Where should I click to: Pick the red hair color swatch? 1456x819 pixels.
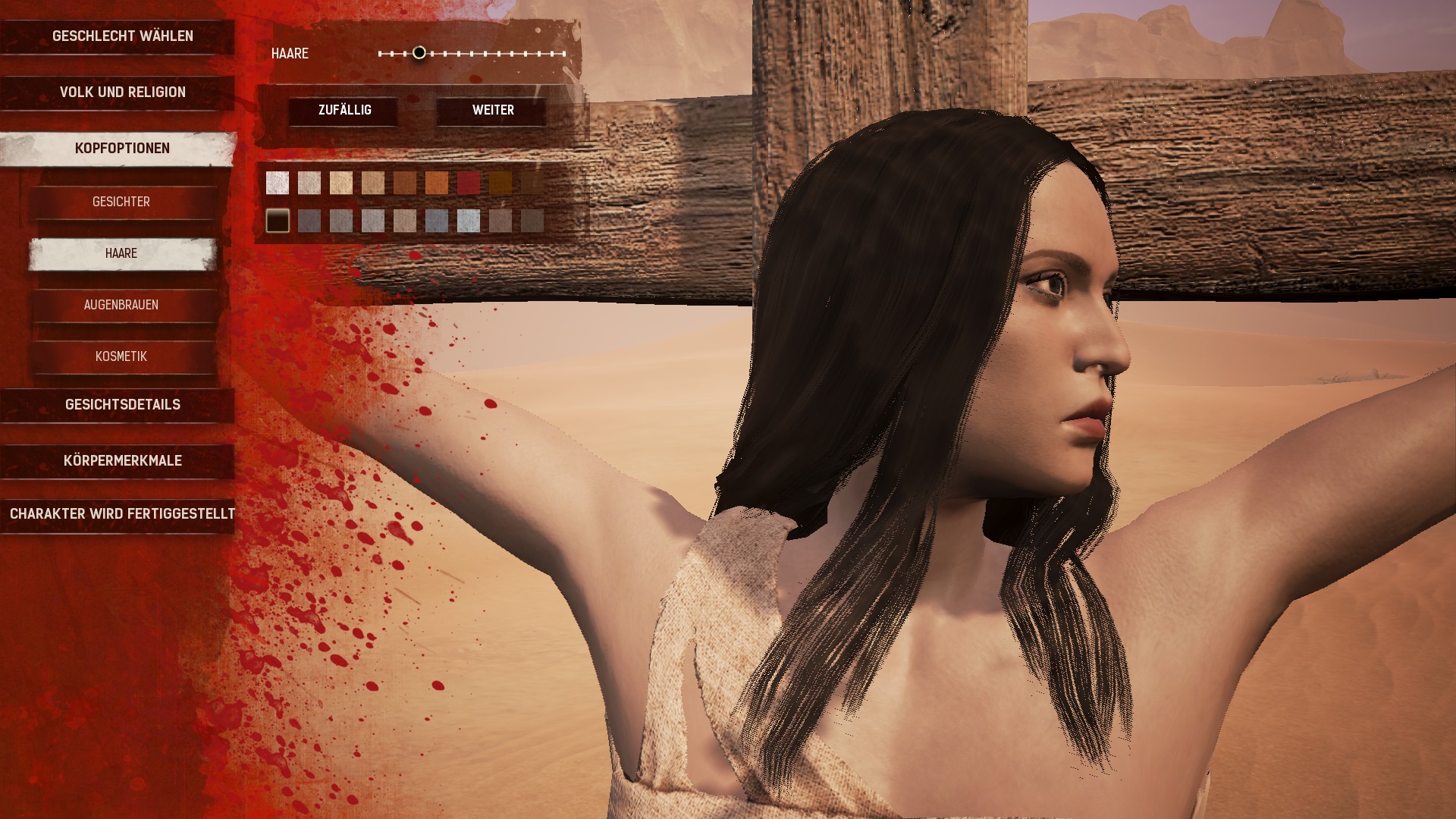[469, 183]
